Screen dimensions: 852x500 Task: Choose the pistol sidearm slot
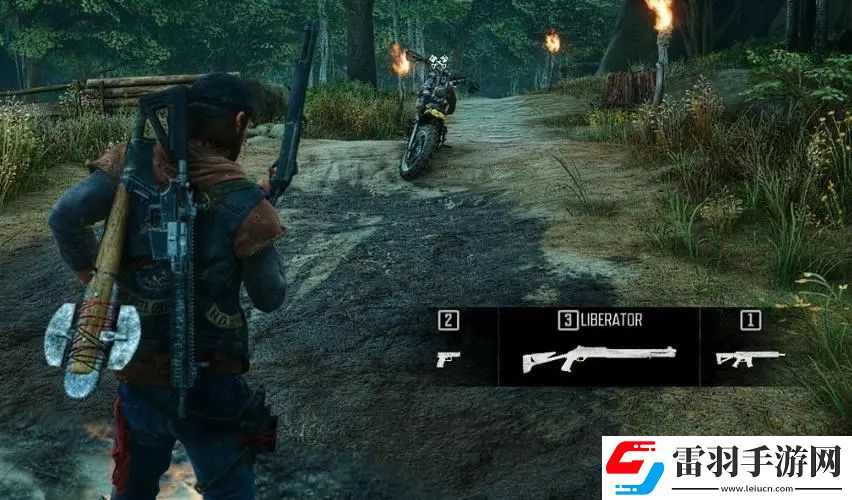[x=447, y=357]
